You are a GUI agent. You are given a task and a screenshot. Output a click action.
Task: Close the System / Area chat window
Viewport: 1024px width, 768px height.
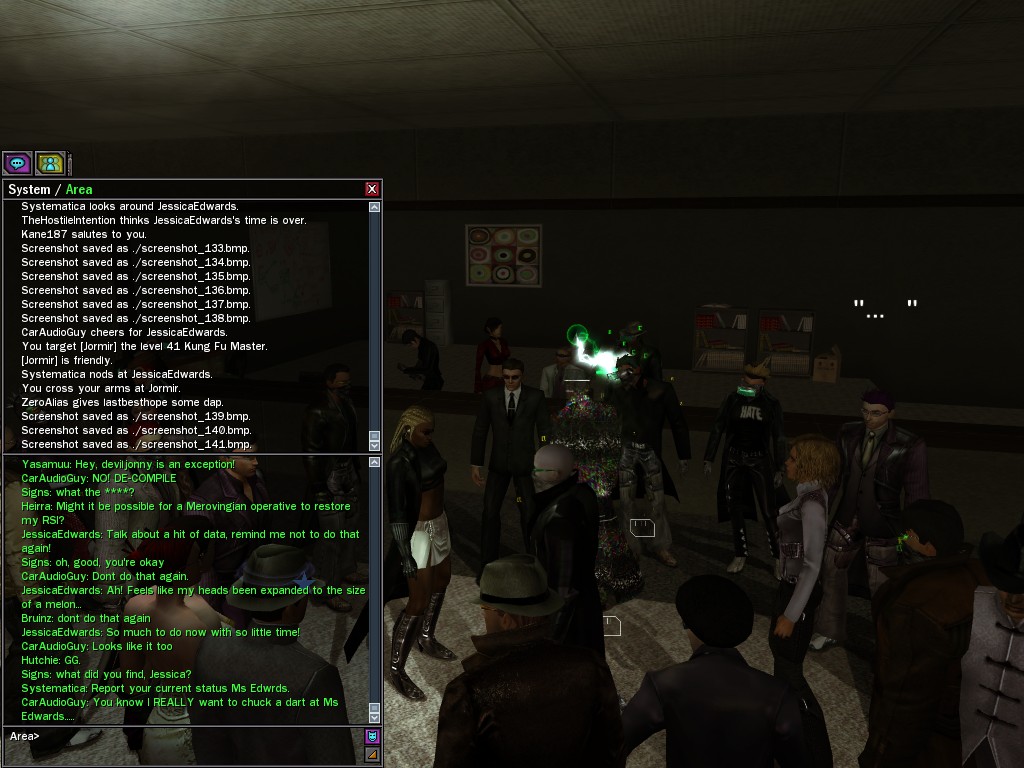372,189
